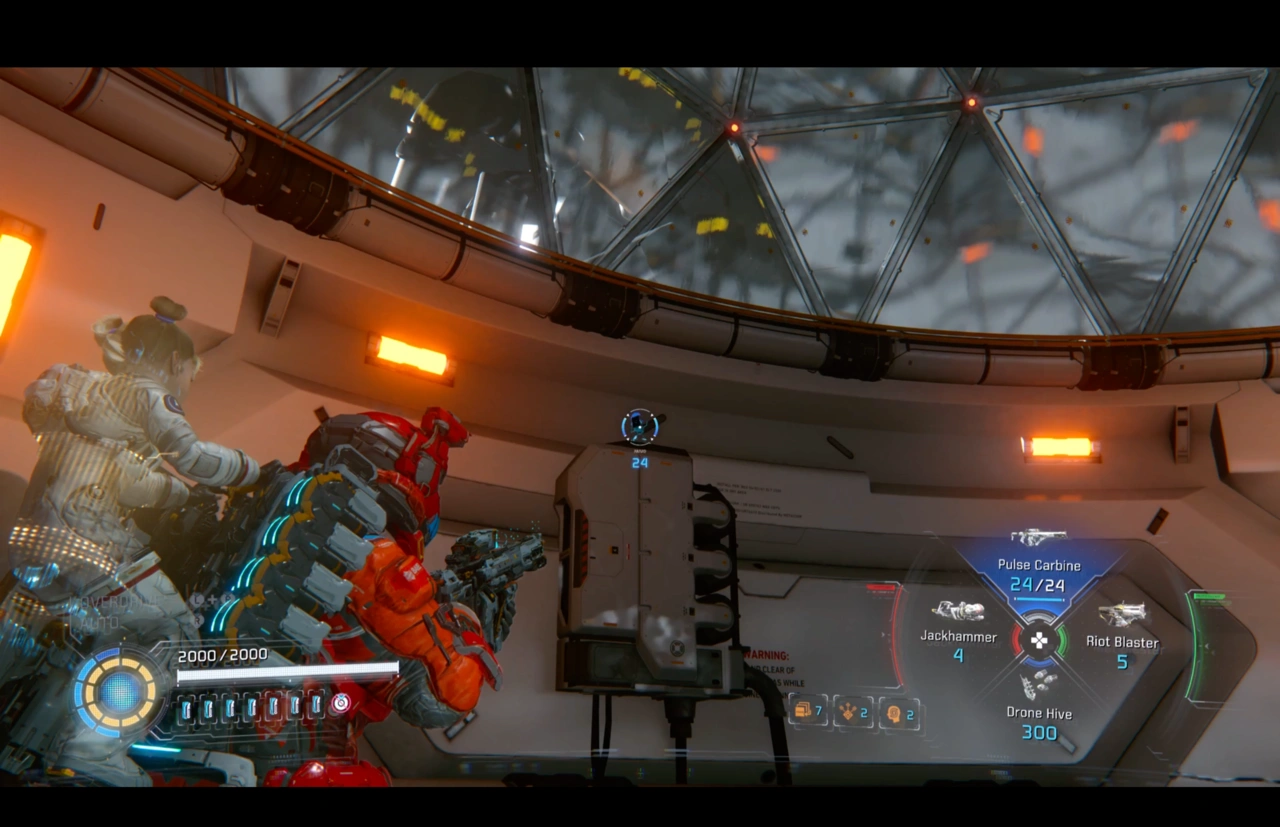Screen dimensions: 1280x827
Task: Click the objective marker above the generator
Action: pyautogui.click(x=639, y=427)
